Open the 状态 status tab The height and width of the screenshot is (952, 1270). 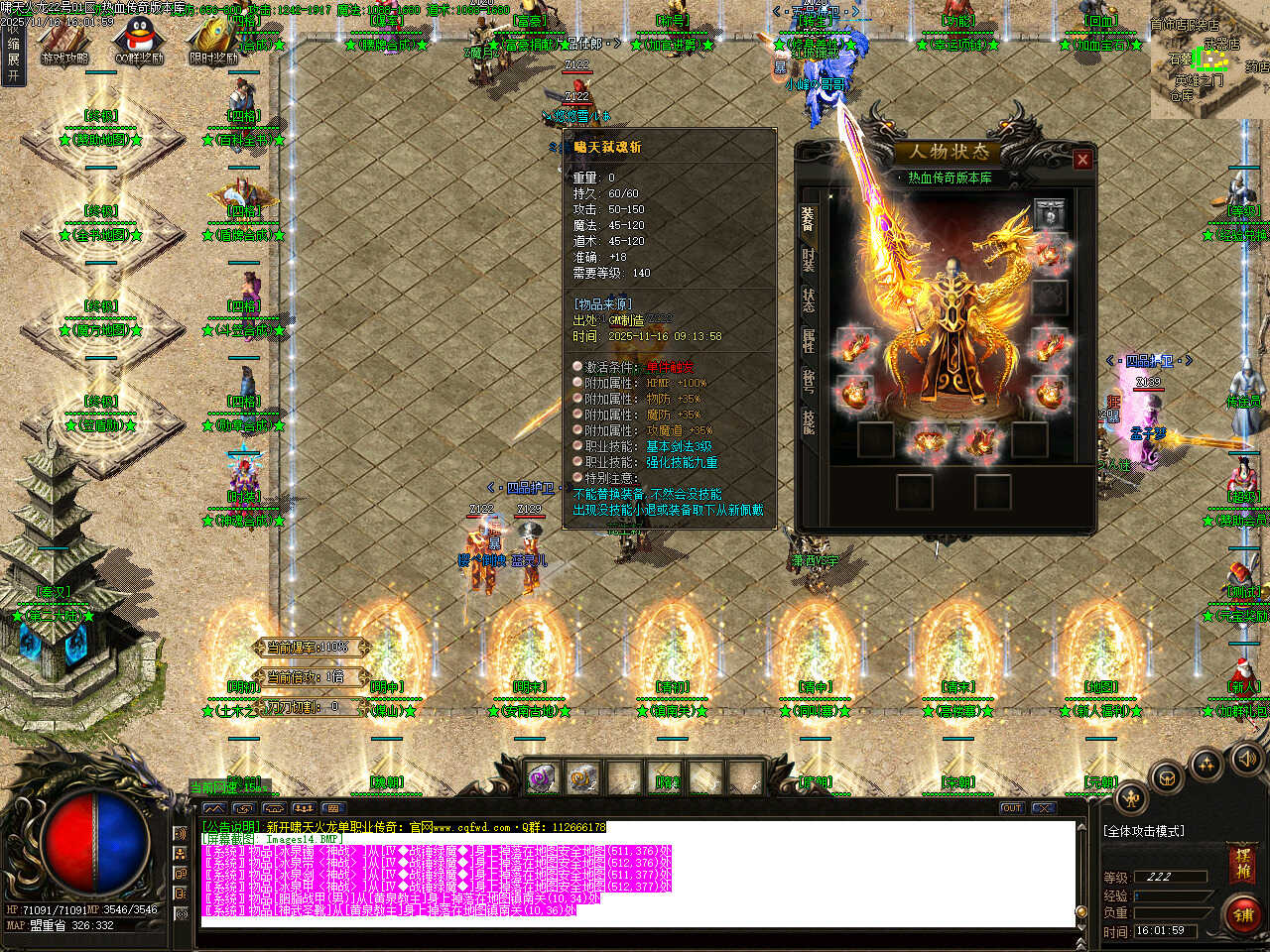pos(809,301)
